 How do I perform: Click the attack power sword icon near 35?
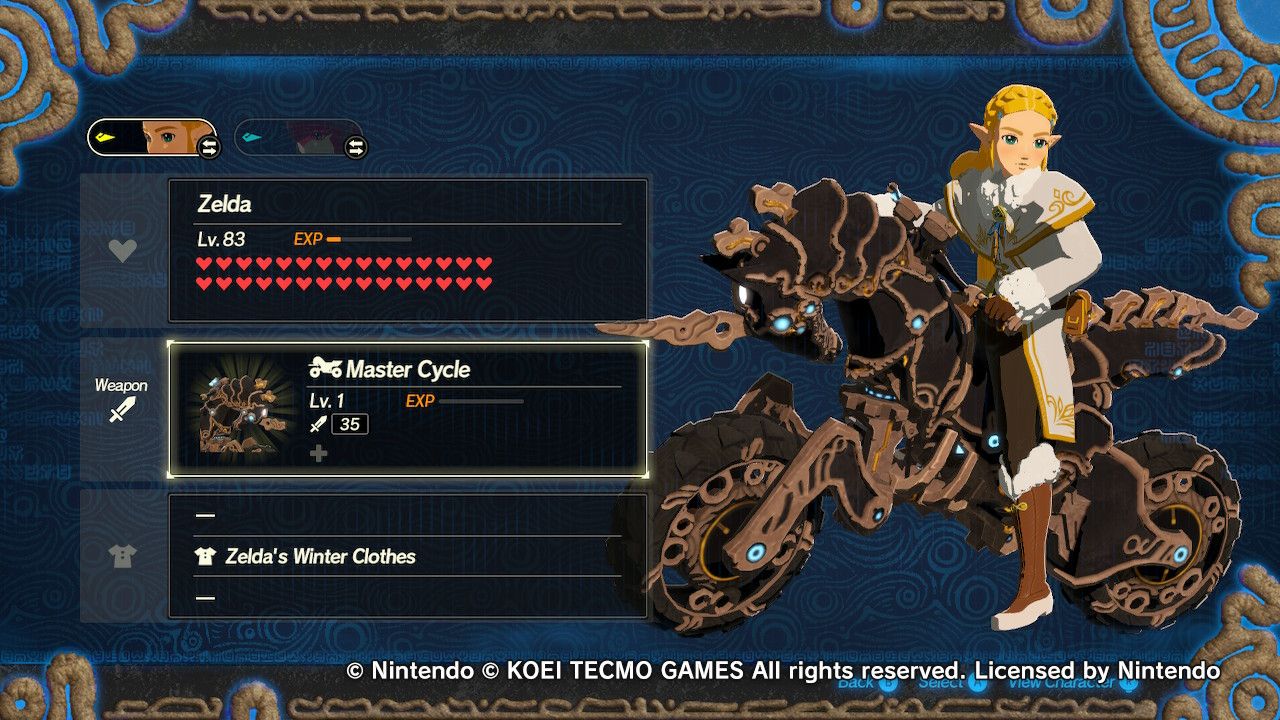click(318, 424)
